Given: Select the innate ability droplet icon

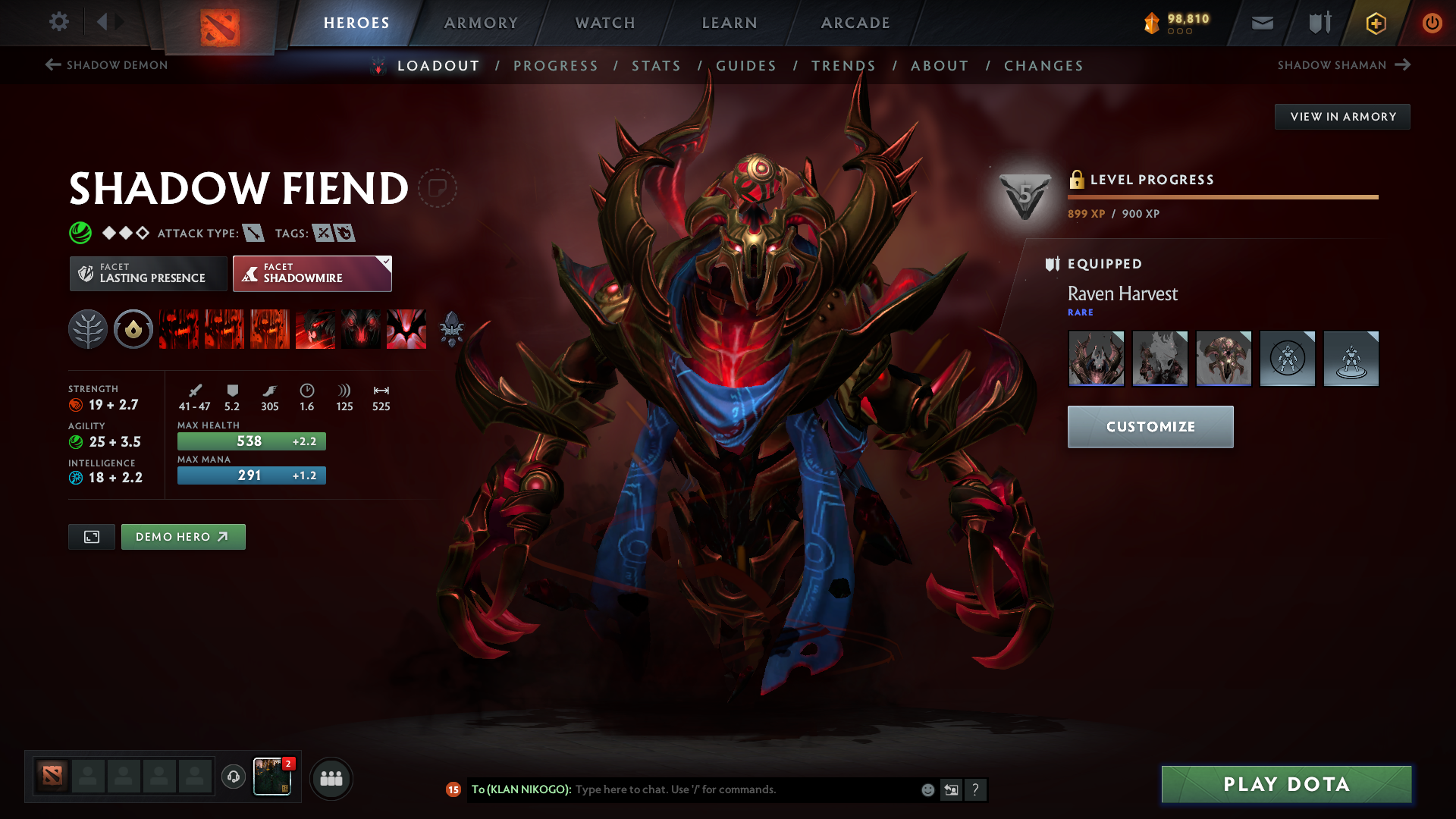Looking at the screenshot, I should pyautogui.click(x=133, y=329).
